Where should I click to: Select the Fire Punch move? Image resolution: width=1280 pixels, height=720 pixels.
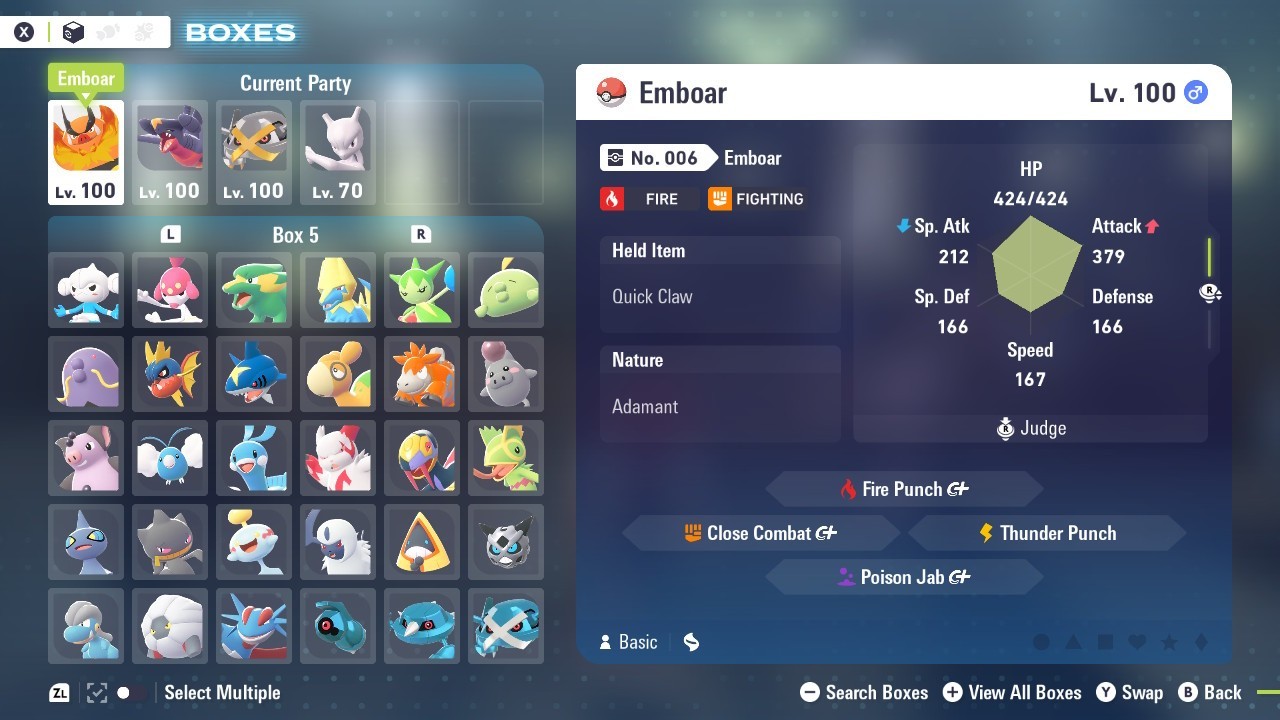(904, 489)
